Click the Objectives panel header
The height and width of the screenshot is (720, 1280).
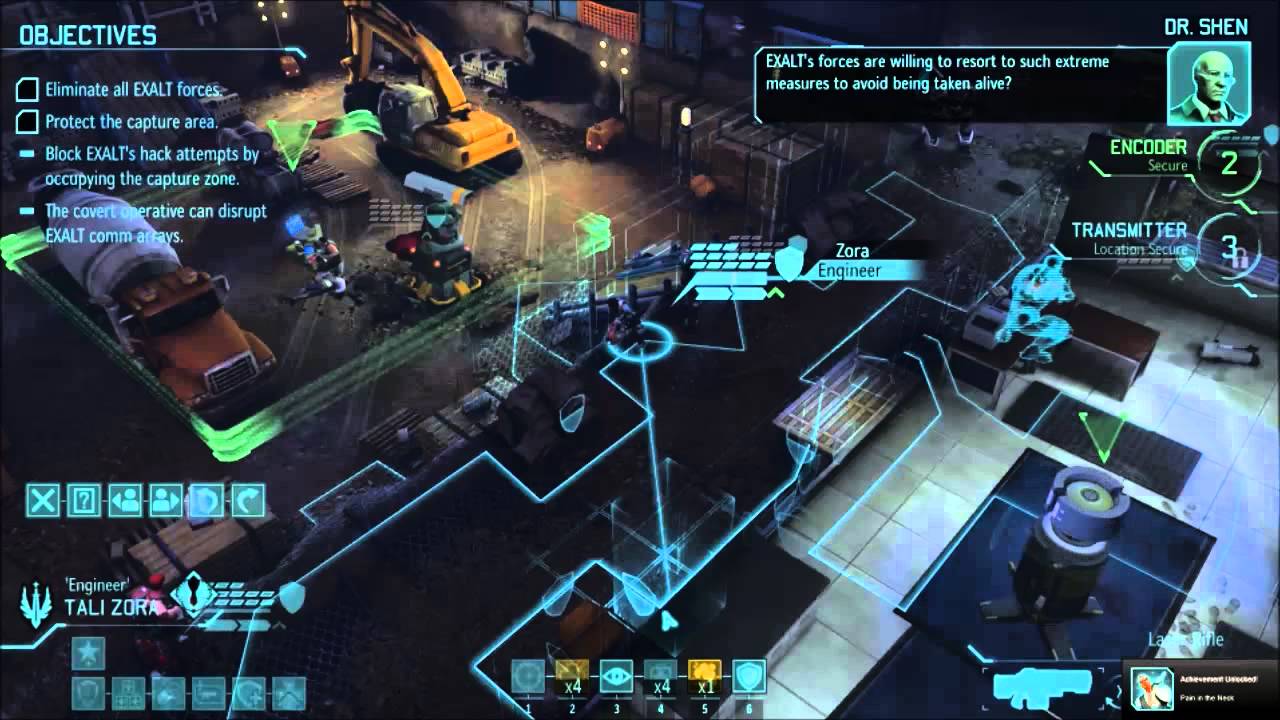pos(88,36)
